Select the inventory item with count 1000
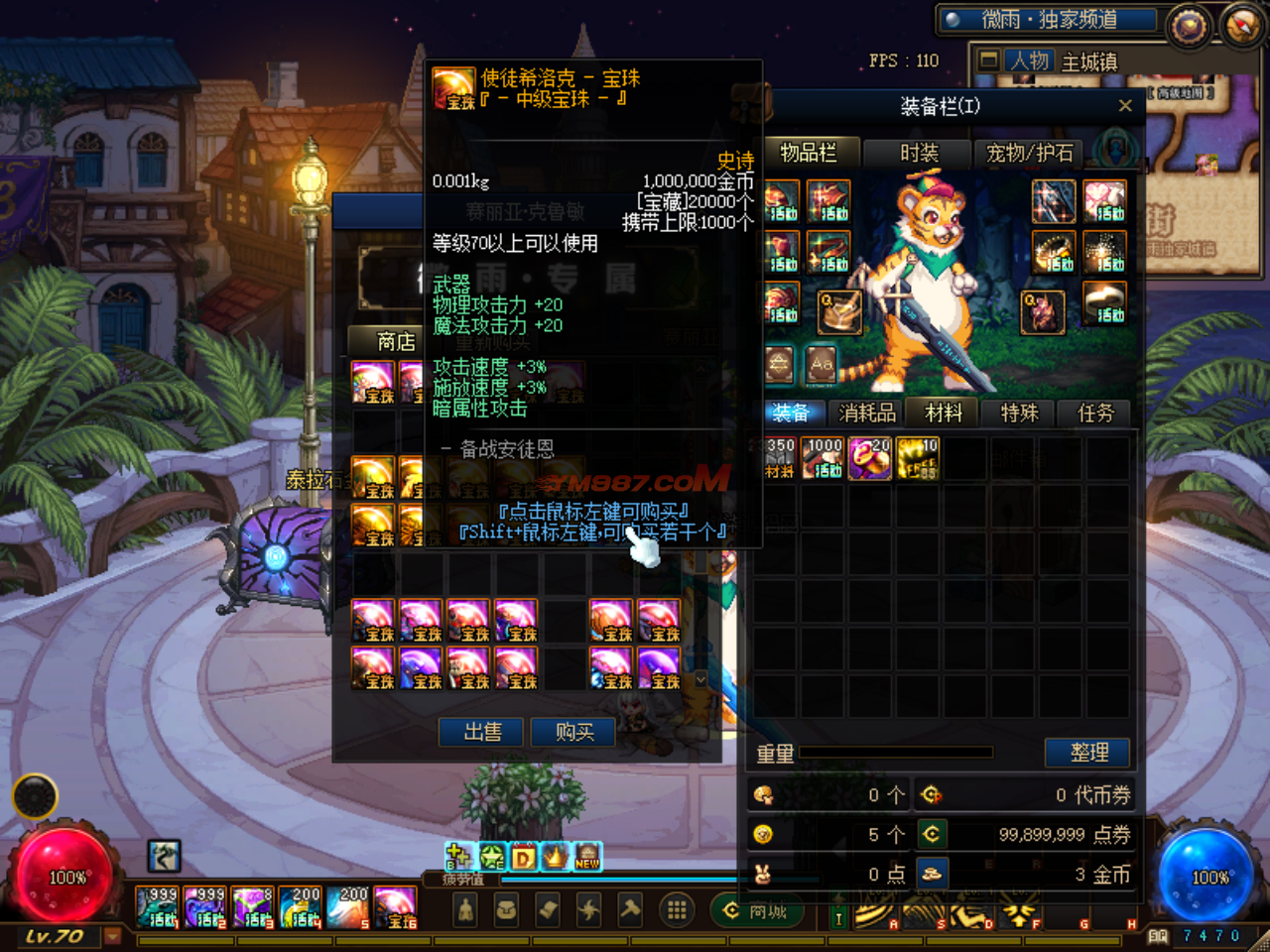The image size is (1270, 952). 824,458
